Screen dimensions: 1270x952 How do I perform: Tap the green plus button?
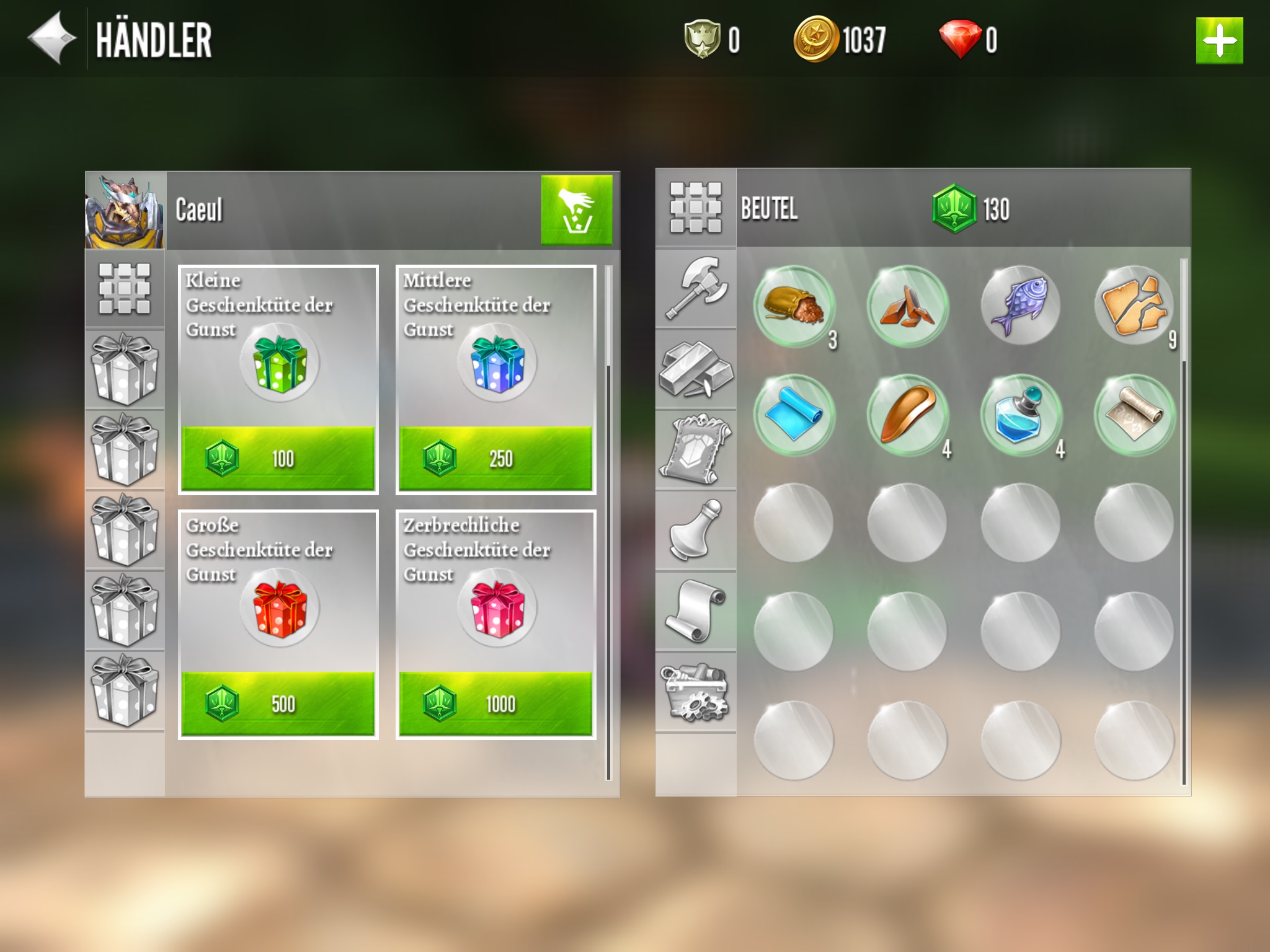(1219, 41)
